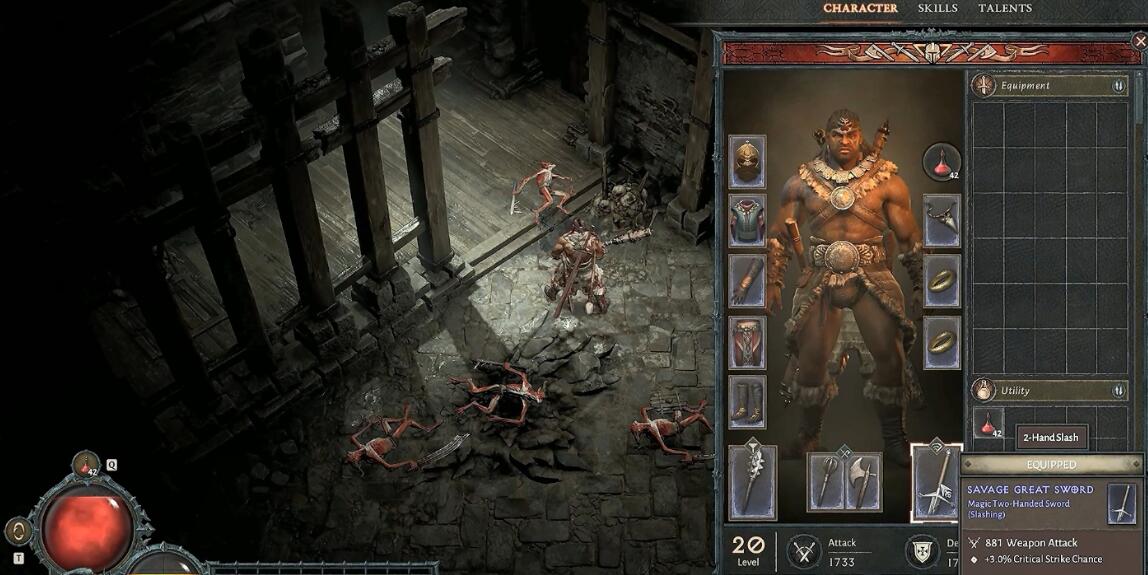Click the round potion slot beside the character
The width and height of the screenshot is (1148, 575).
click(x=942, y=161)
